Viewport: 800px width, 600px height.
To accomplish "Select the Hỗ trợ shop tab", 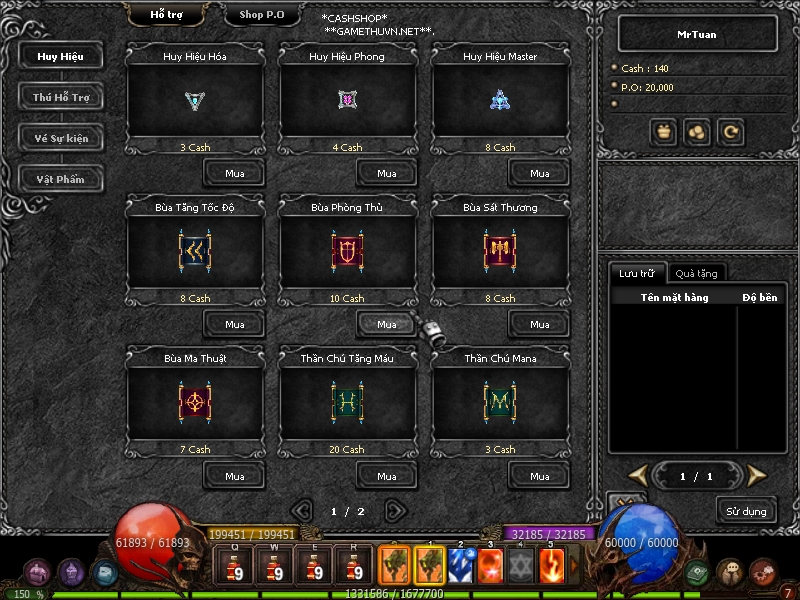I will 166,15.
